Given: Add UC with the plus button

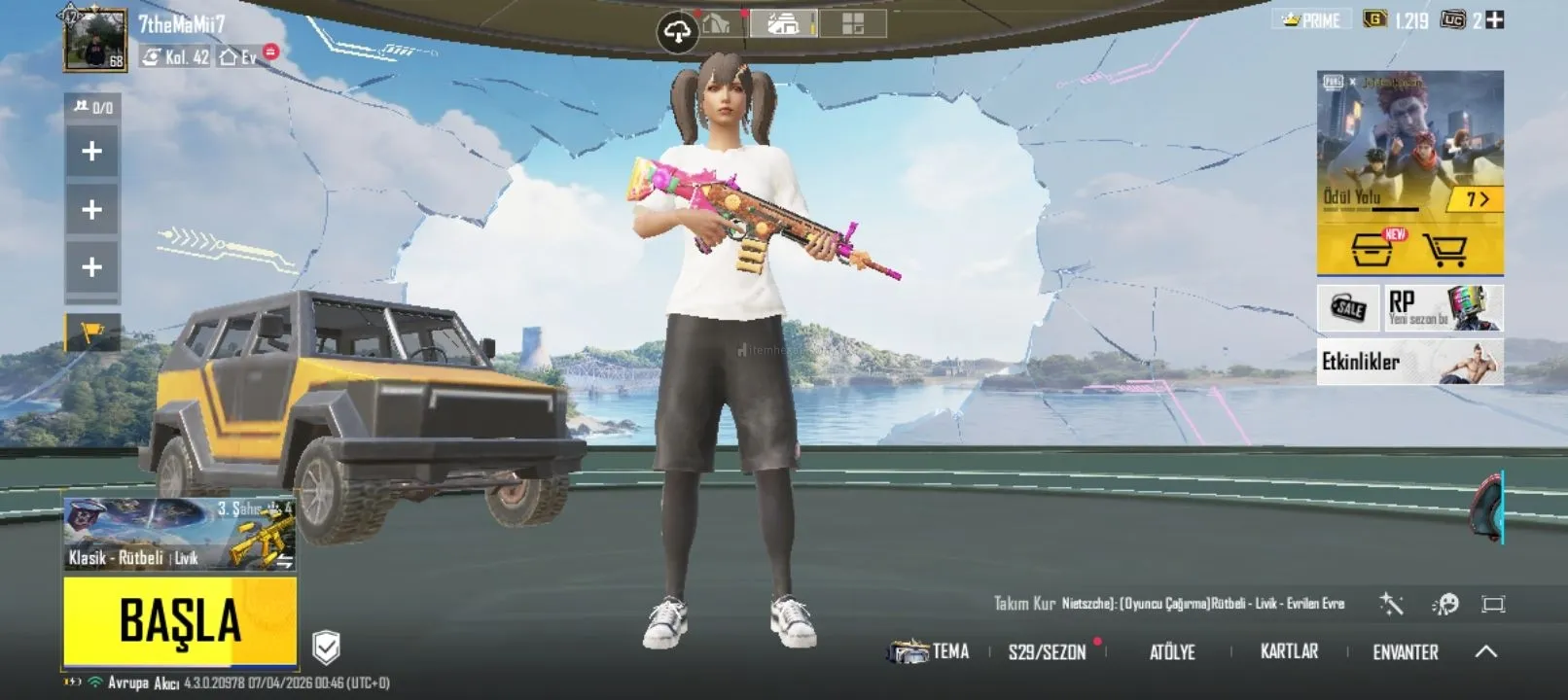Looking at the screenshot, I should coord(1495,19).
